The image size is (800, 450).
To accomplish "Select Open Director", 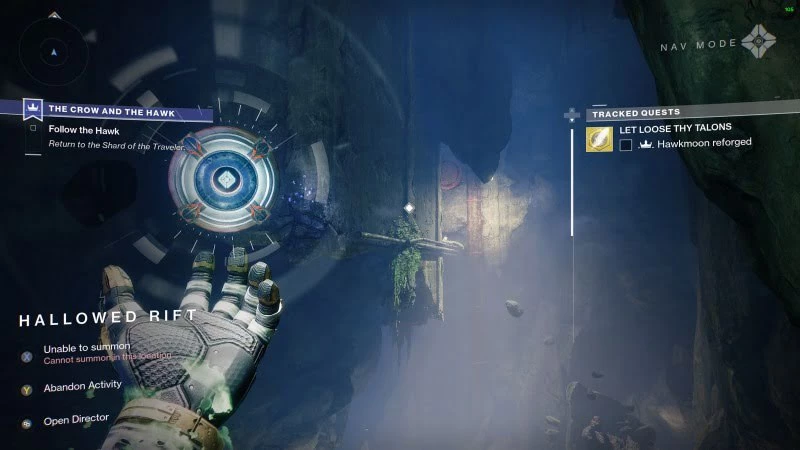I will 76,420.
